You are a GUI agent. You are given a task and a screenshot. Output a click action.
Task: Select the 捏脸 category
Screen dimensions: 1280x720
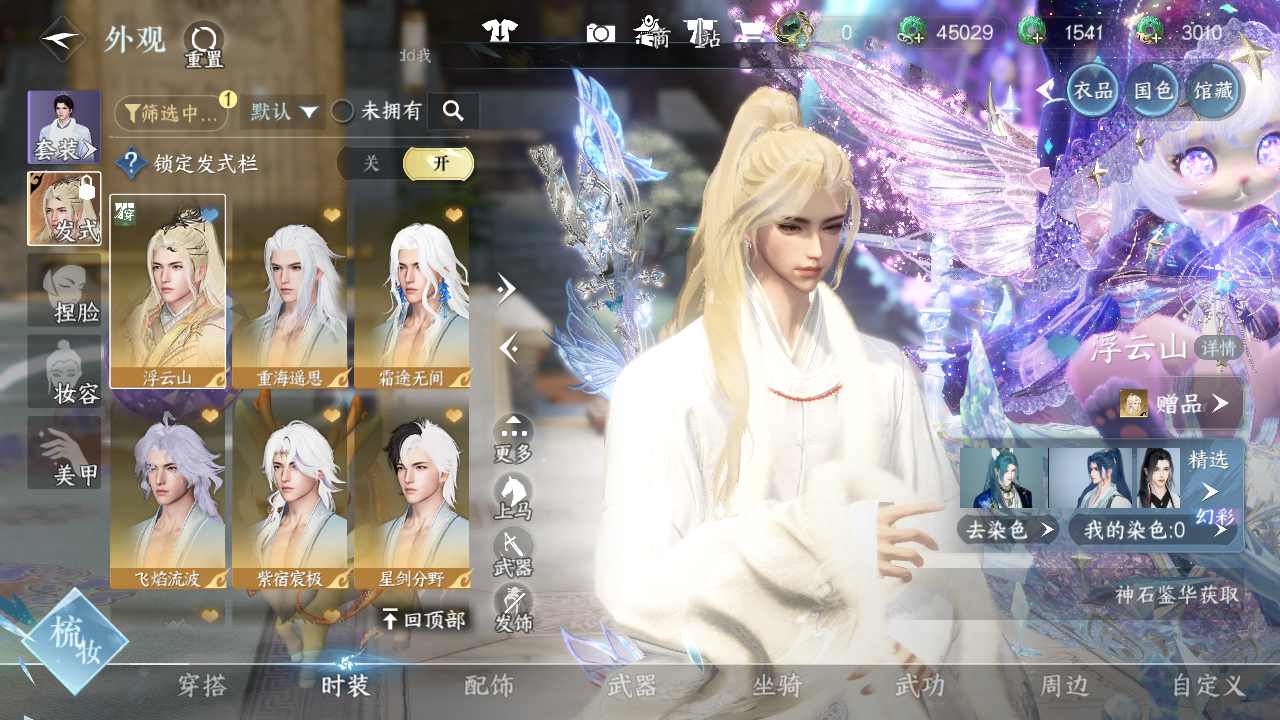[x=64, y=290]
